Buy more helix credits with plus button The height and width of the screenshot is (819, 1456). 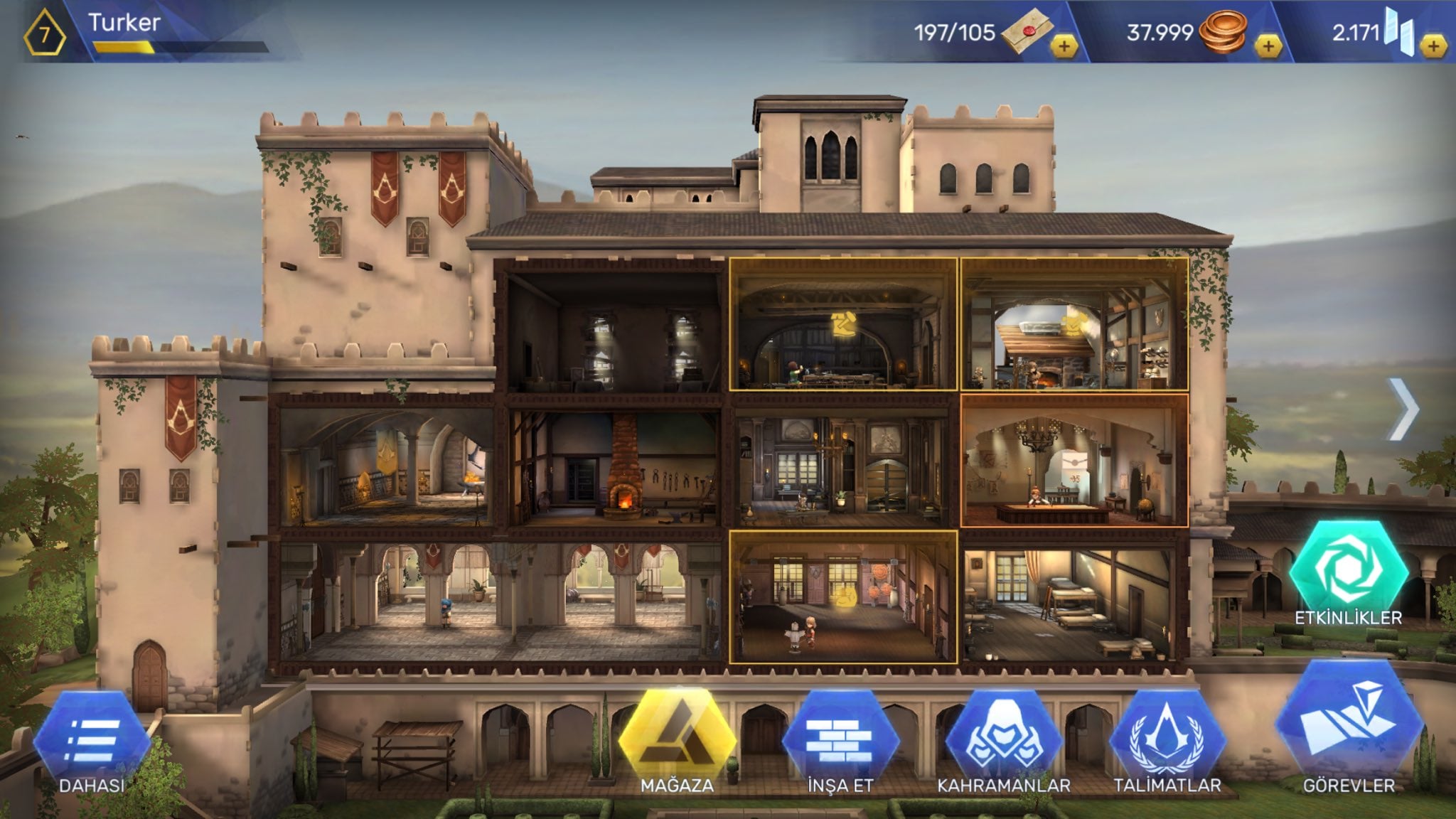[1433, 47]
